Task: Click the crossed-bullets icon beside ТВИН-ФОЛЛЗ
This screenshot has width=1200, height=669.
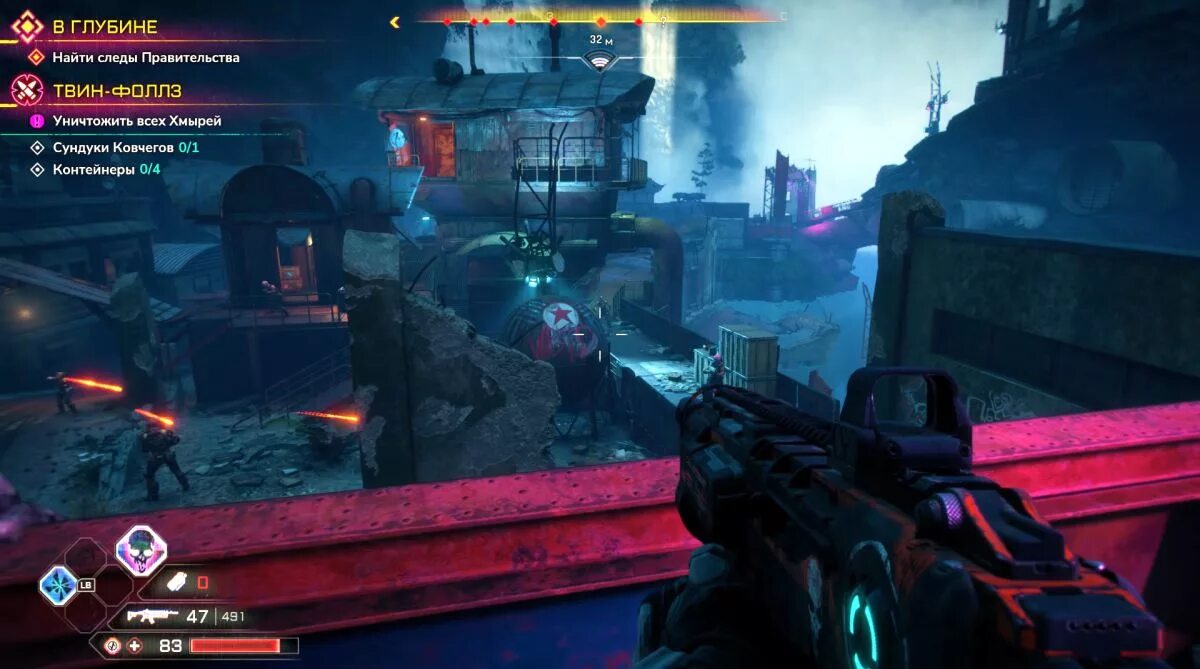Action: [x=27, y=91]
